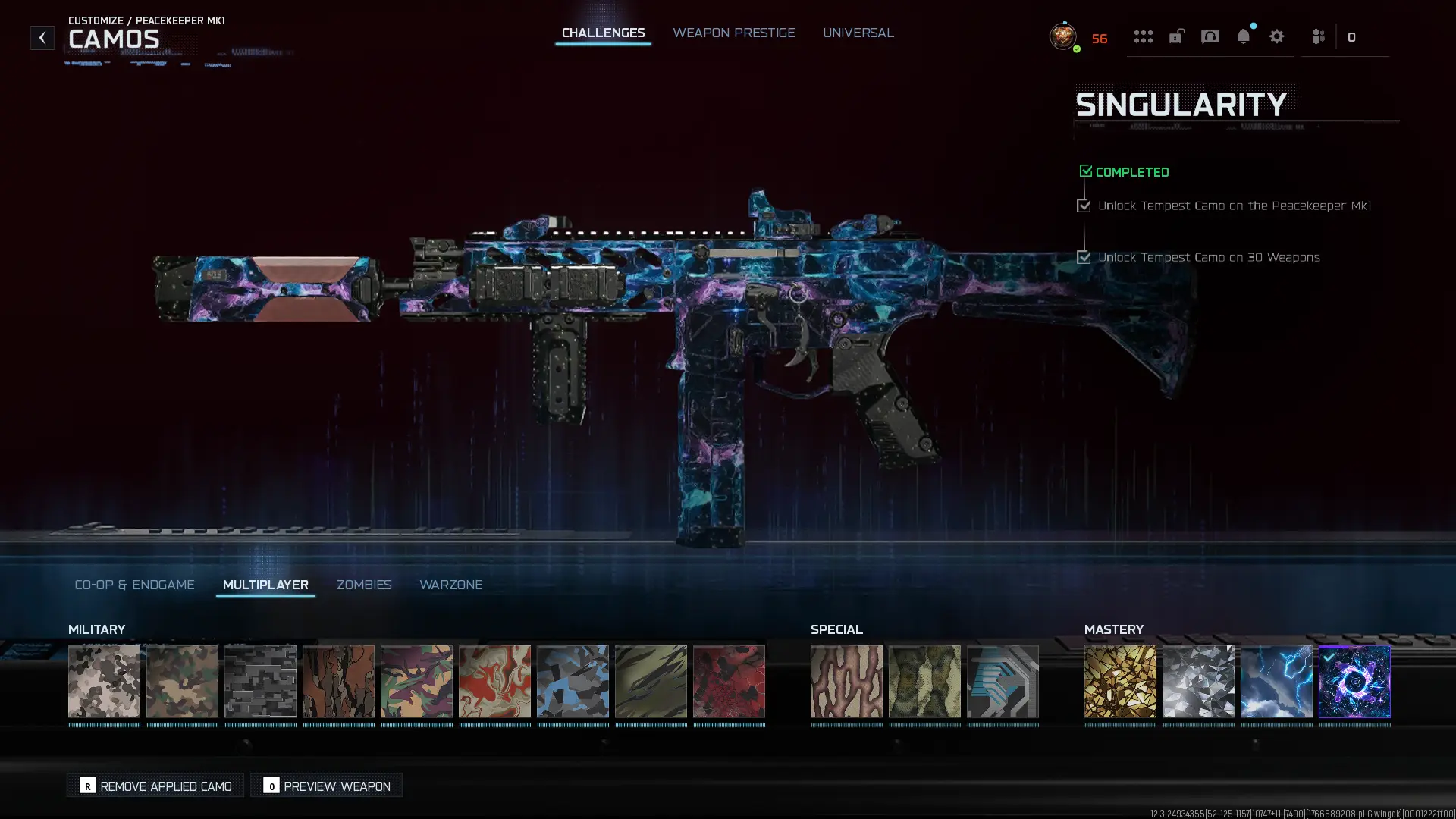The height and width of the screenshot is (819, 1456).
Task: Switch to the Weapon Prestige tab
Action: point(733,33)
